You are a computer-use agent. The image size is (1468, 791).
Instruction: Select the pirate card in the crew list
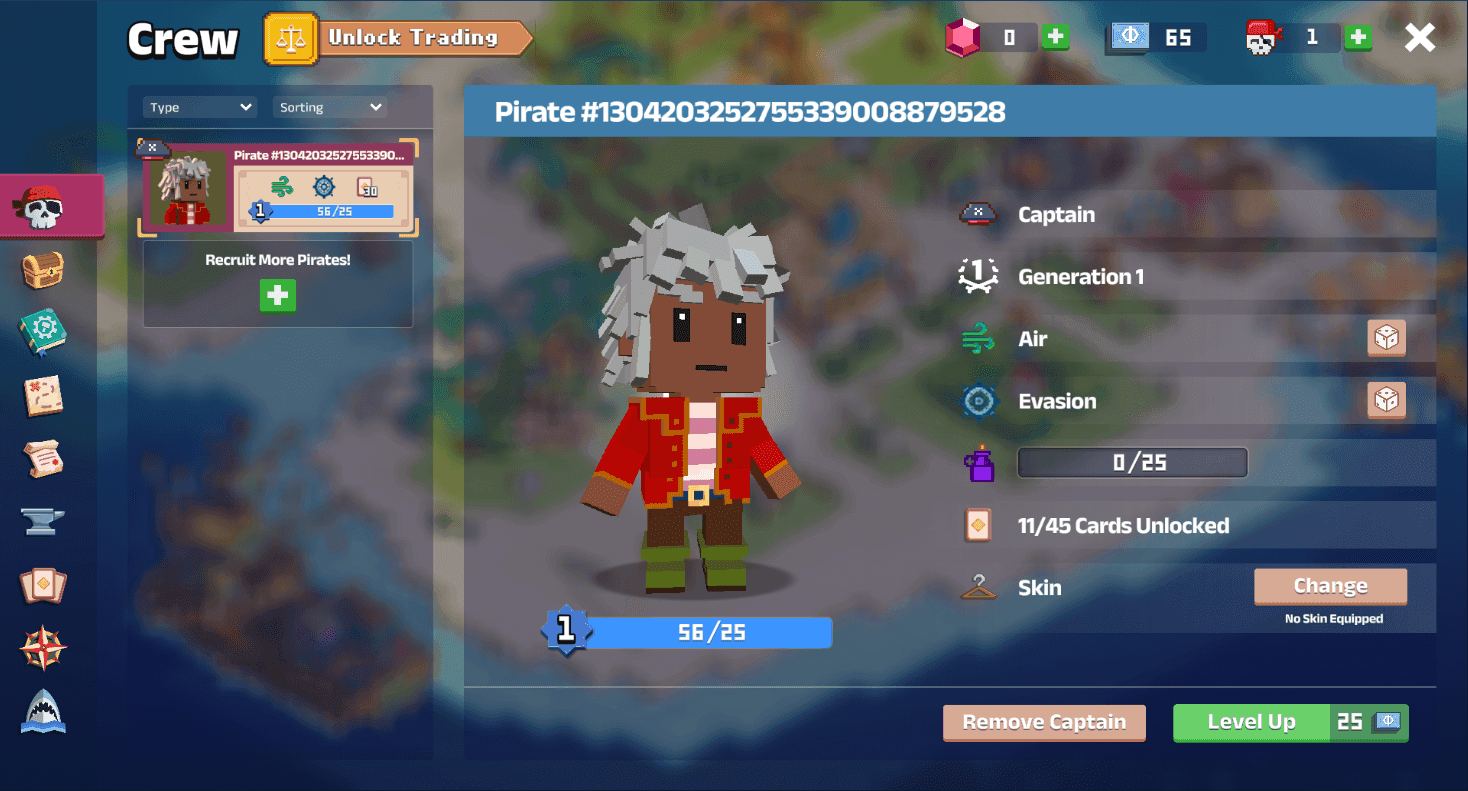[278, 186]
